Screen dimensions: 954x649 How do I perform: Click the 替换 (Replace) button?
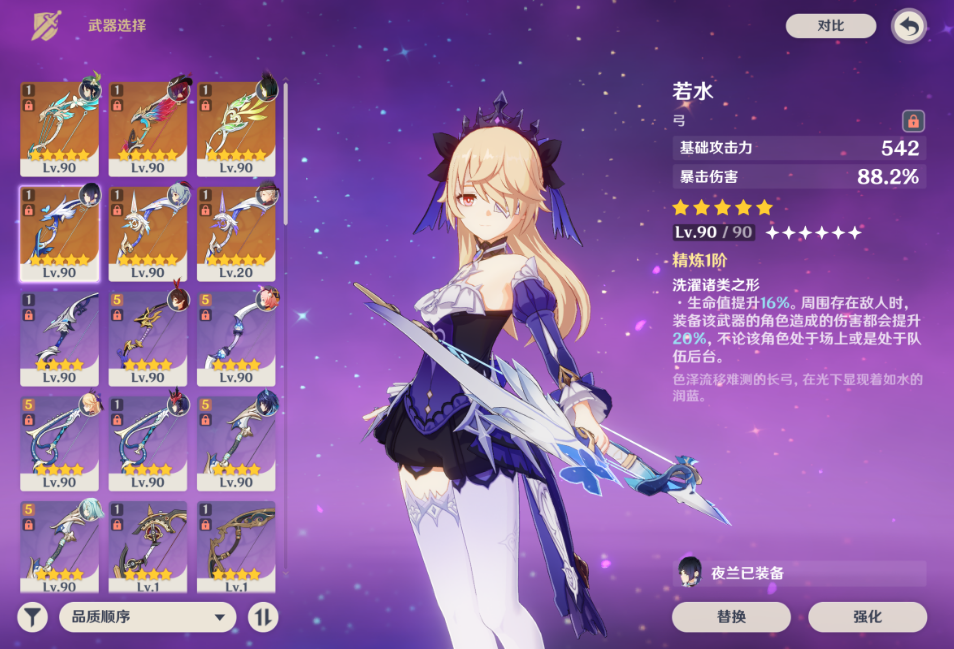click(731, 616)
